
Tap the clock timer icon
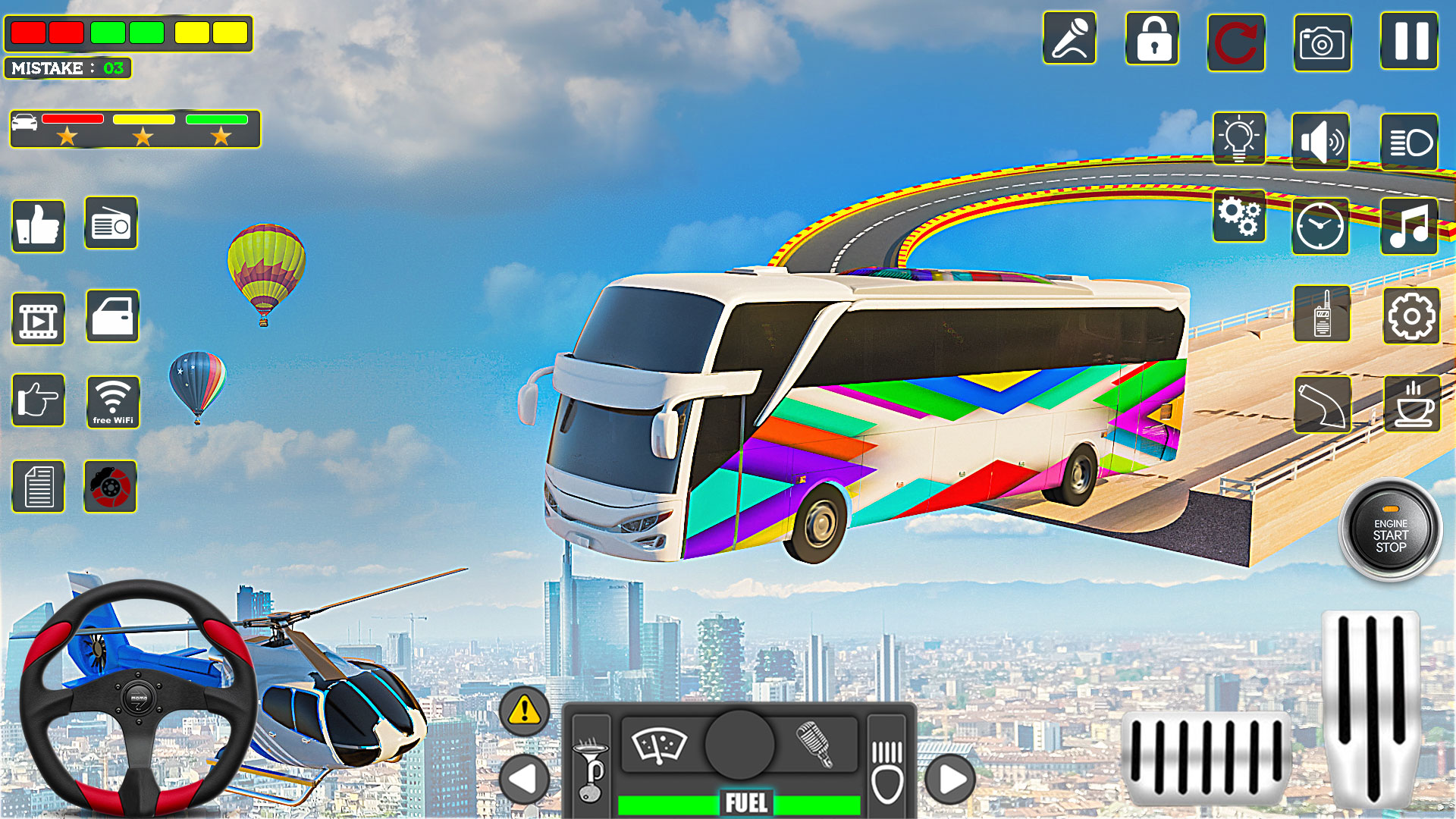[x=1321, y=224]
